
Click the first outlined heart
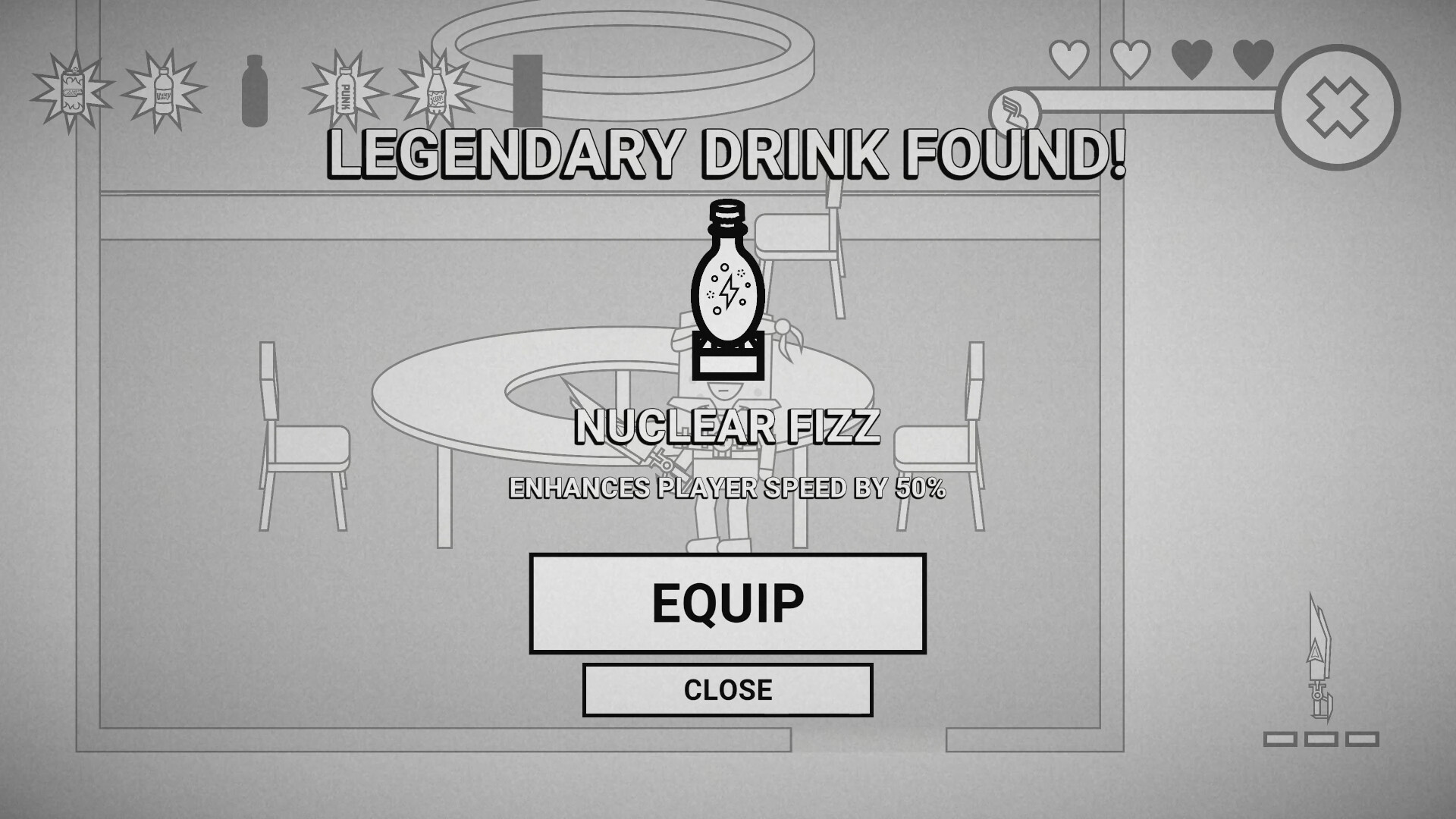[x=1068, y=57]
